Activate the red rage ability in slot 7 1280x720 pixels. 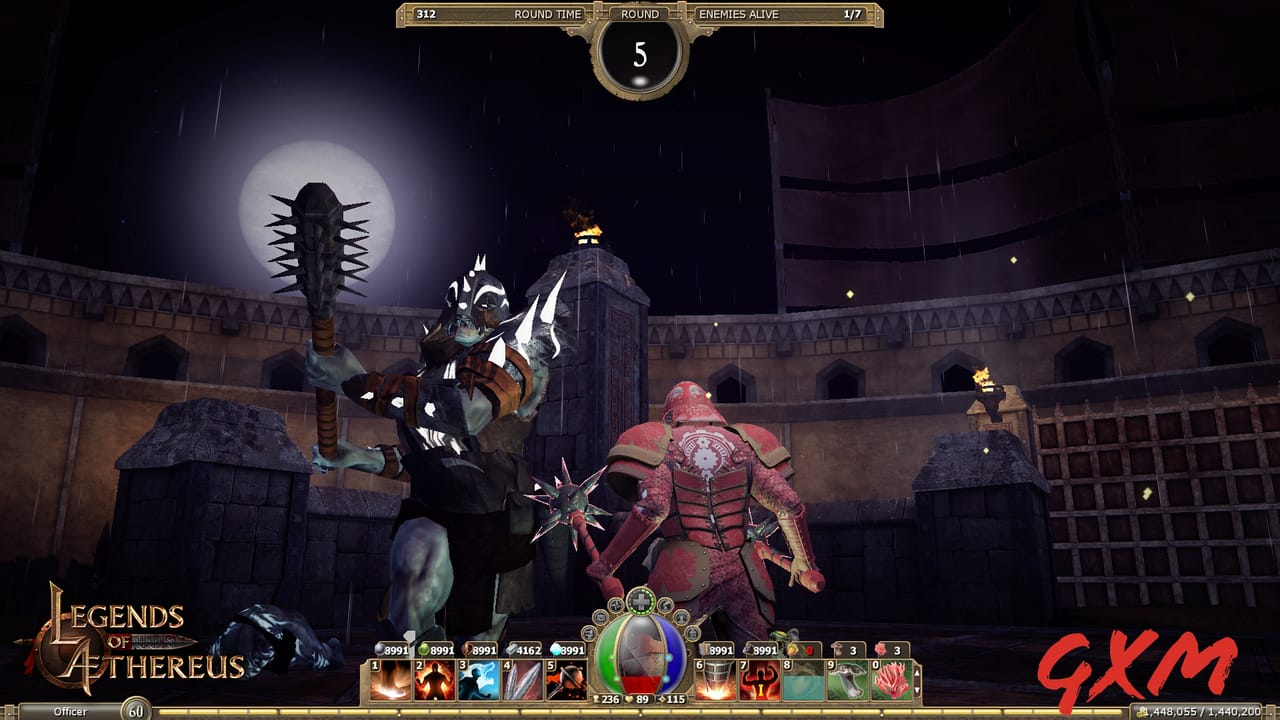tap(761, 679)
